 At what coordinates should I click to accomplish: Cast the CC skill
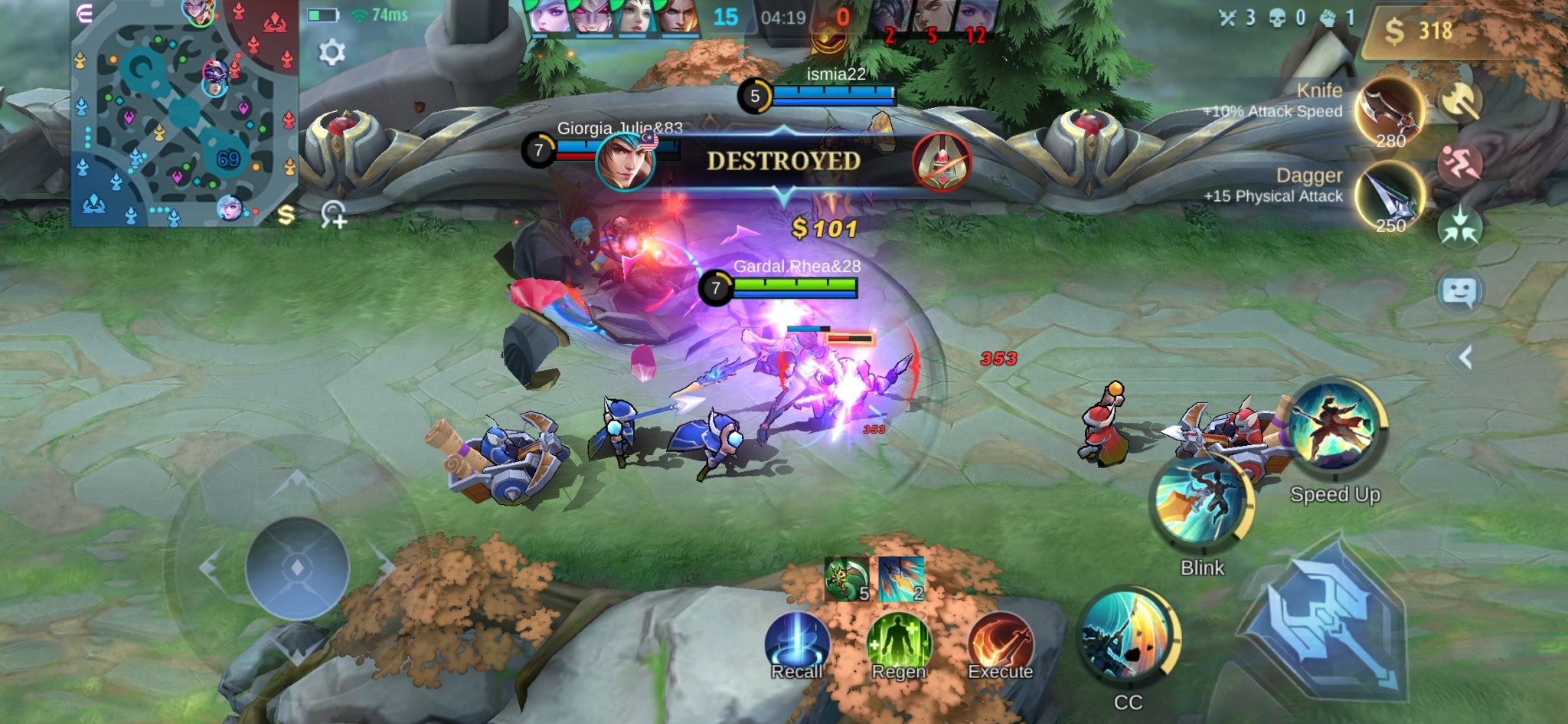[1128, 637]
